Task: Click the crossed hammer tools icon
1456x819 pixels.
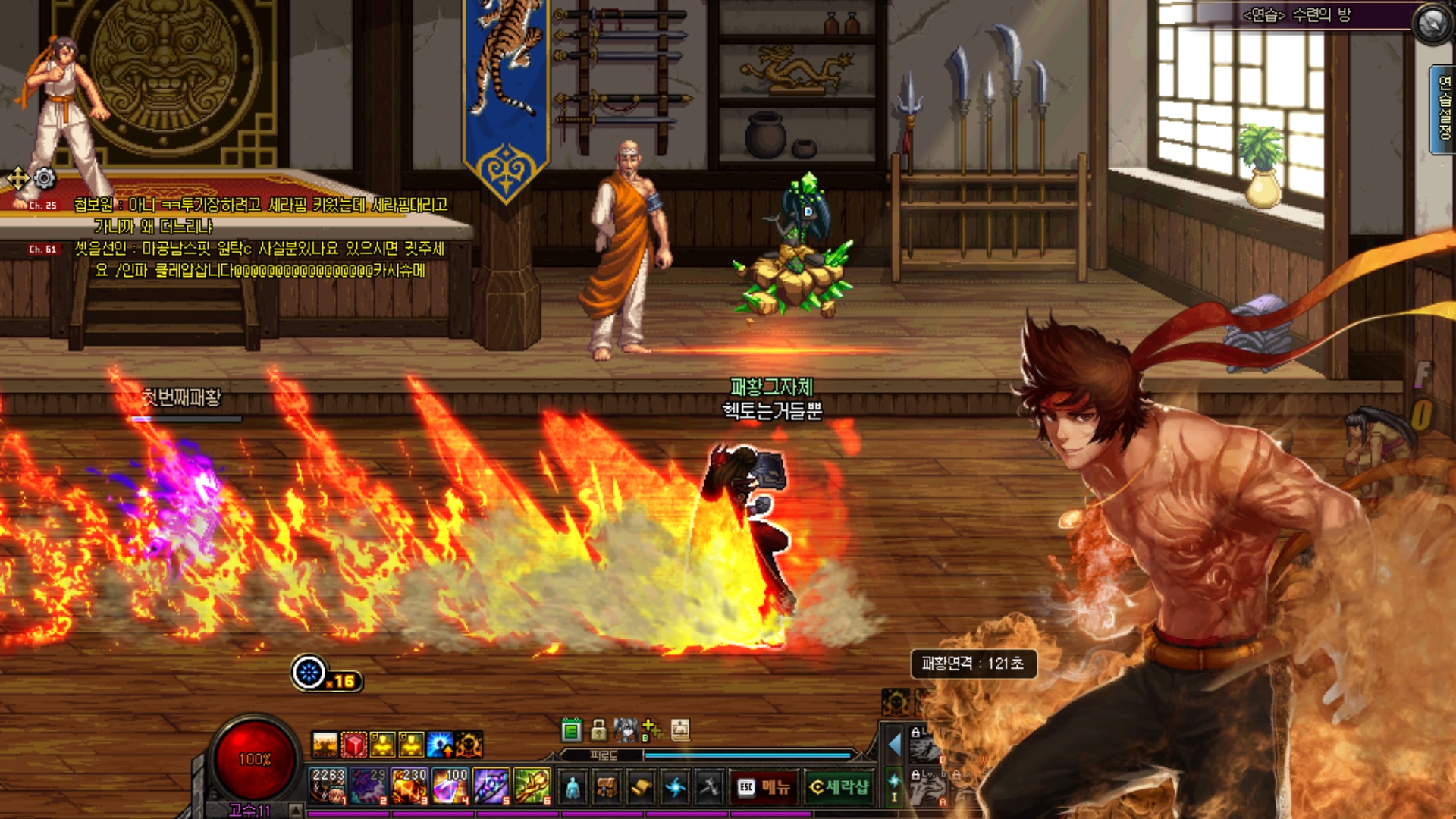Action: (x=709, y=788)
